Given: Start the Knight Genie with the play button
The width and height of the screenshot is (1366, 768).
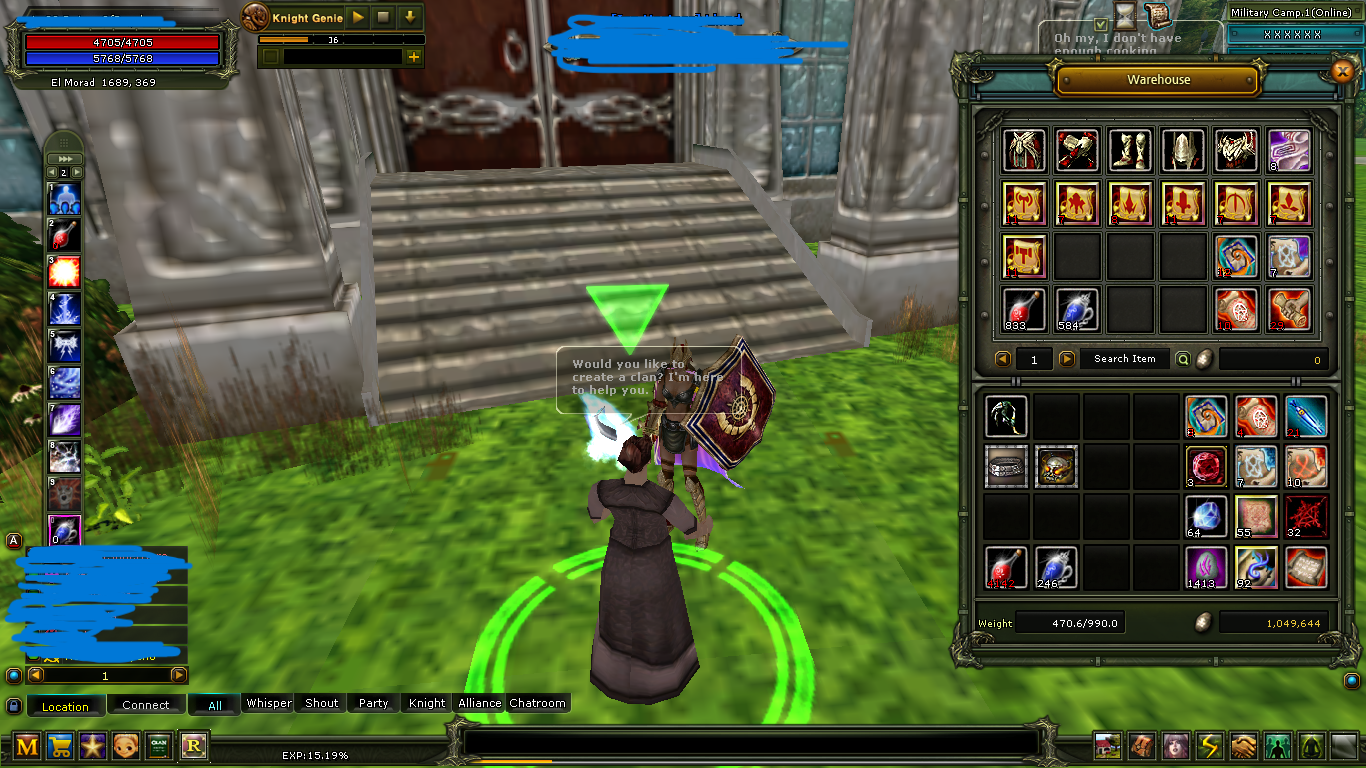Looking at the screenshot, I should (357, 17).
